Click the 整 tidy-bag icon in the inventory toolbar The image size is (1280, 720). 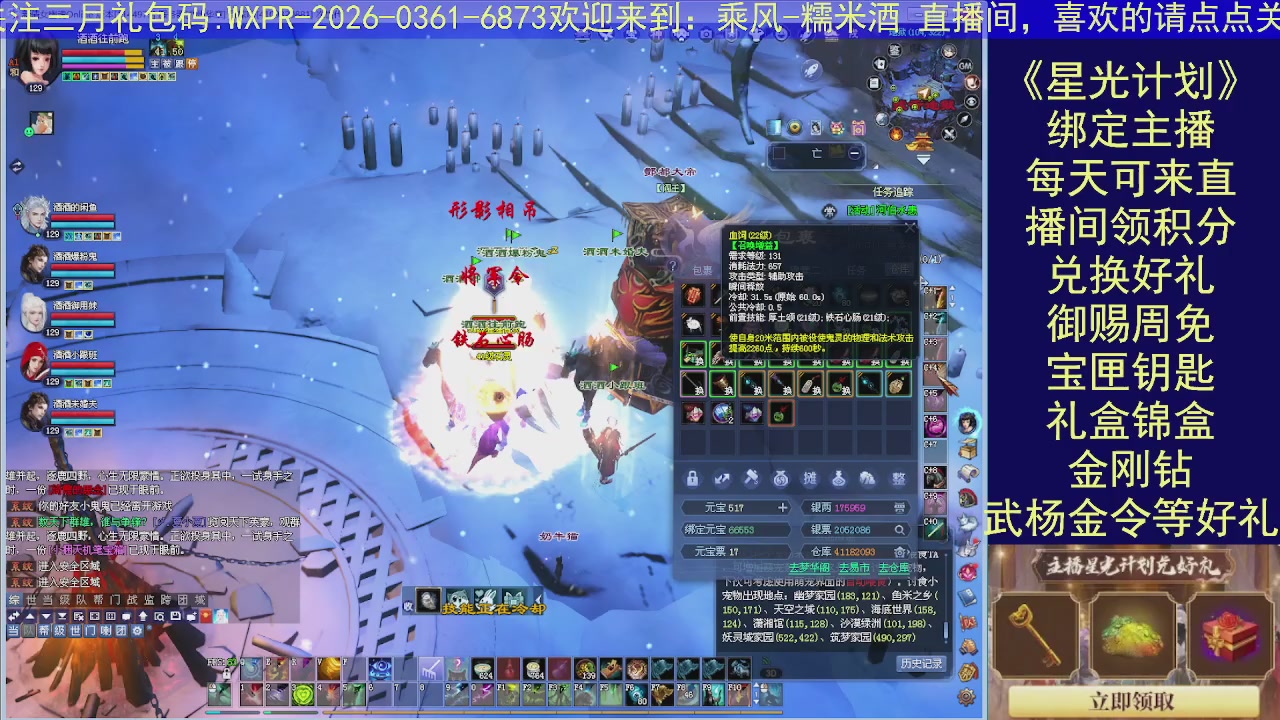click(x=898, y=479)
